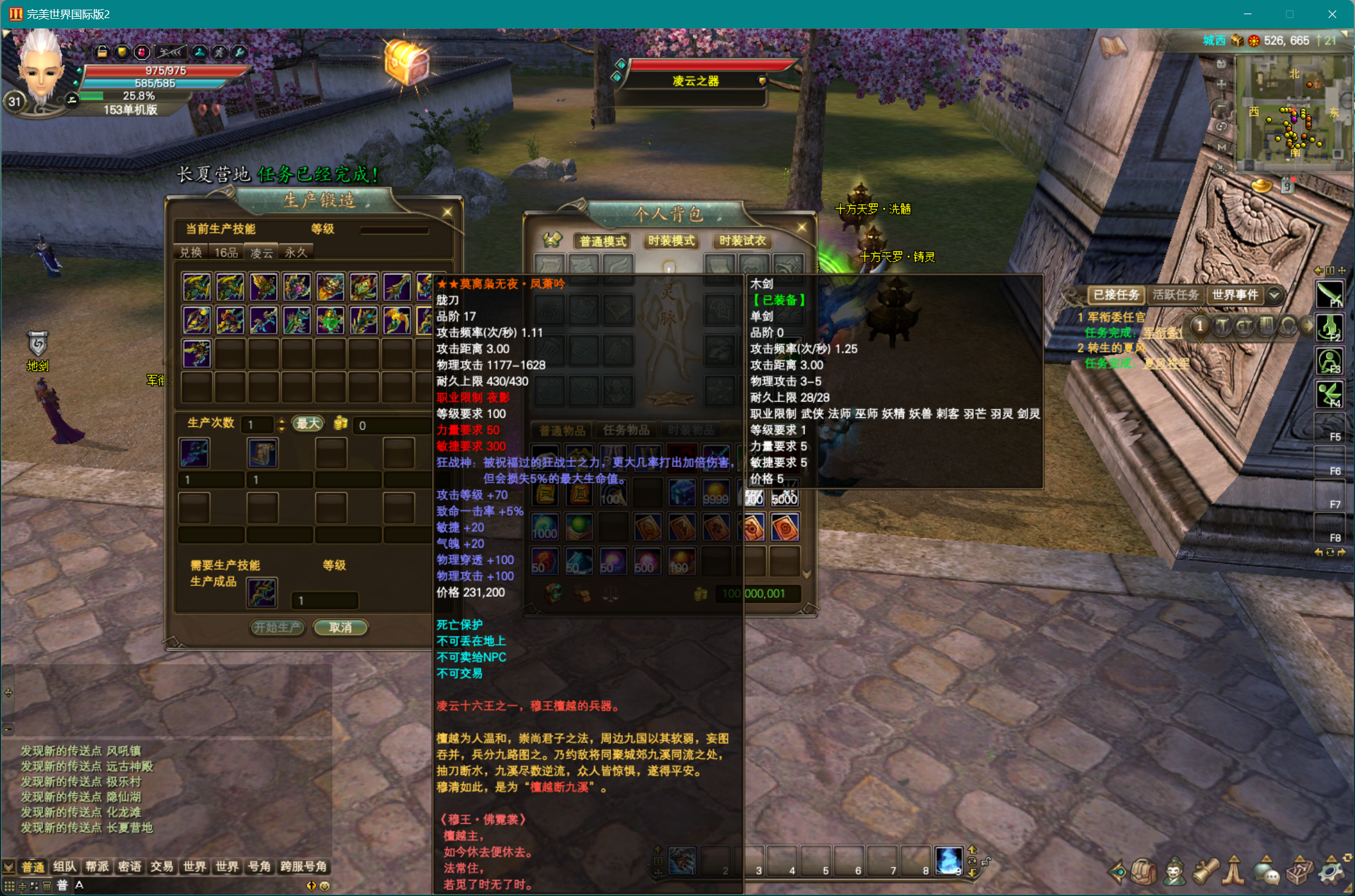
Task: Cancel production with 取消 button
Action: coord(341,627)
